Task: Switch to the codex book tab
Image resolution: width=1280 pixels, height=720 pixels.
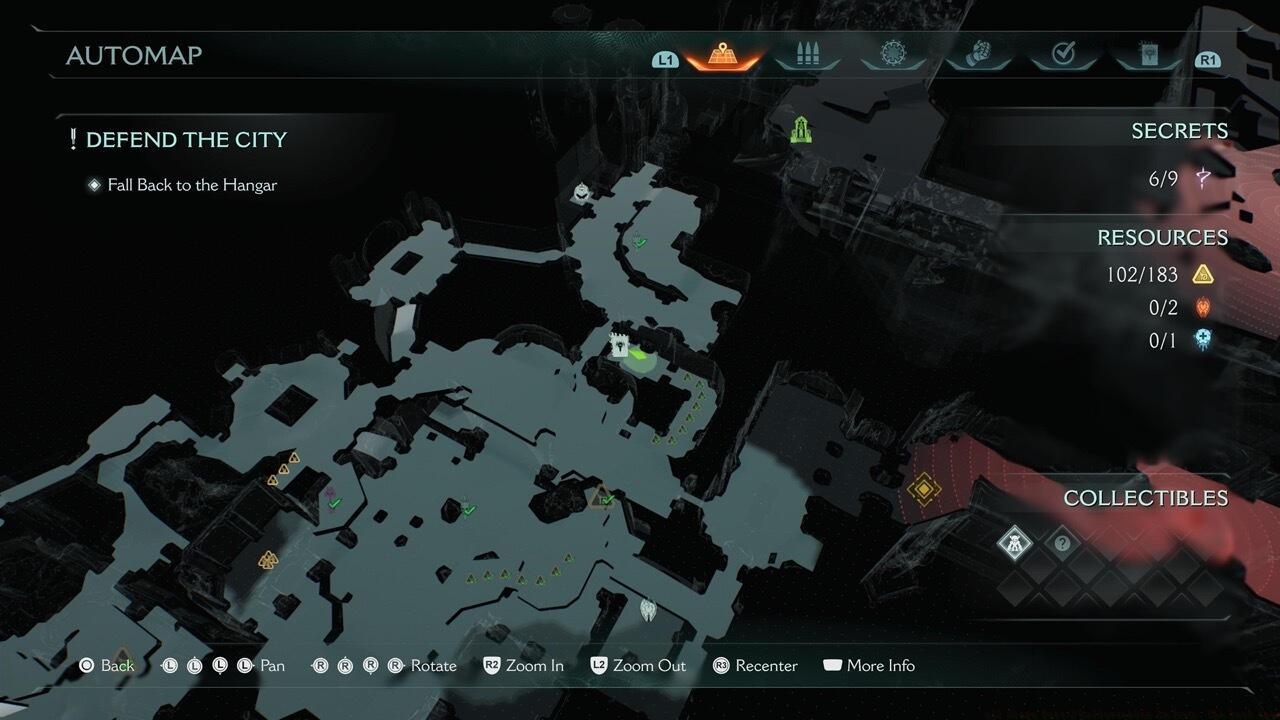Action: tap(1148, 55)
